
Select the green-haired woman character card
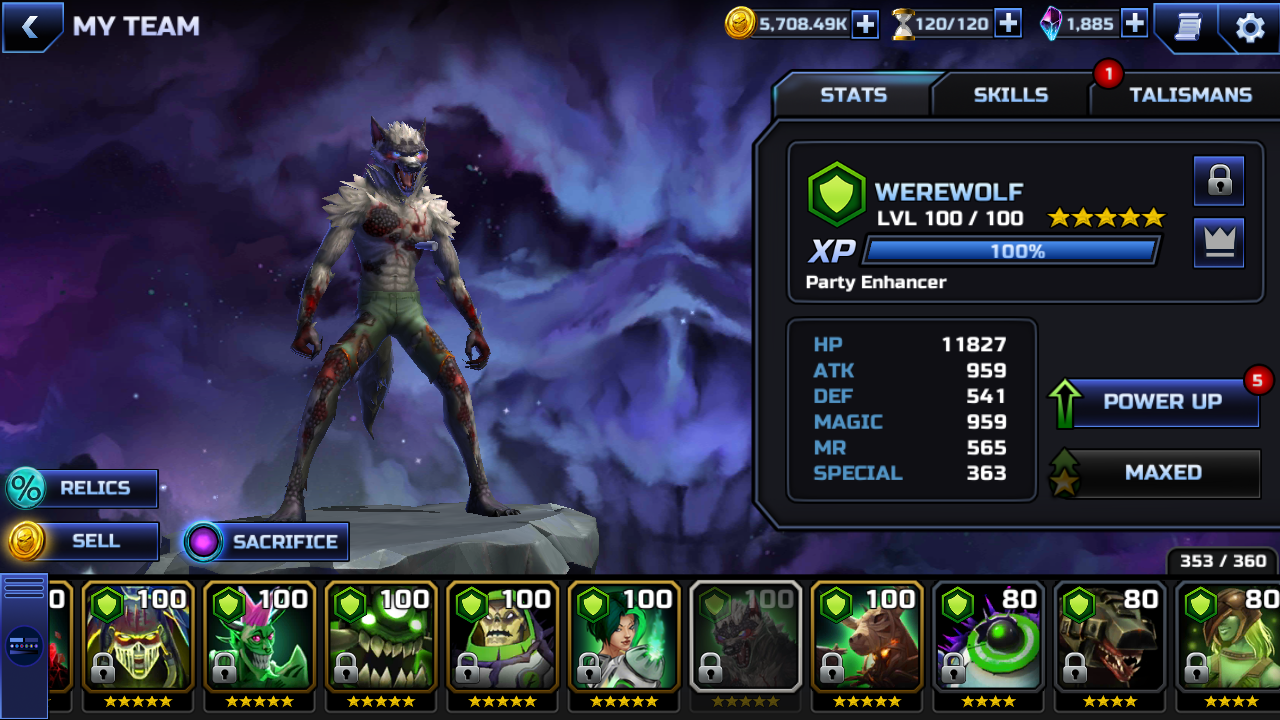[624, 640]
